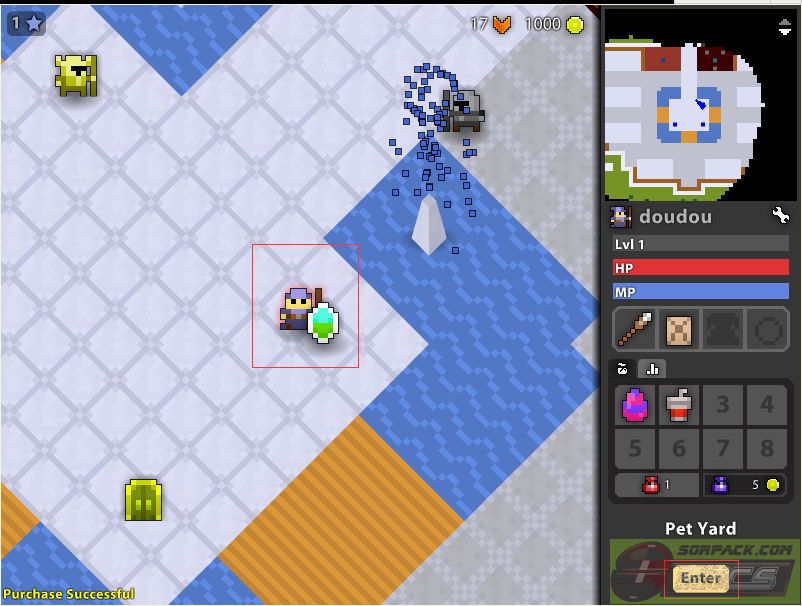Click the gold coin currency icon
Image resolution: width=802 pixels, height=606 pixels.
point(575,24)
